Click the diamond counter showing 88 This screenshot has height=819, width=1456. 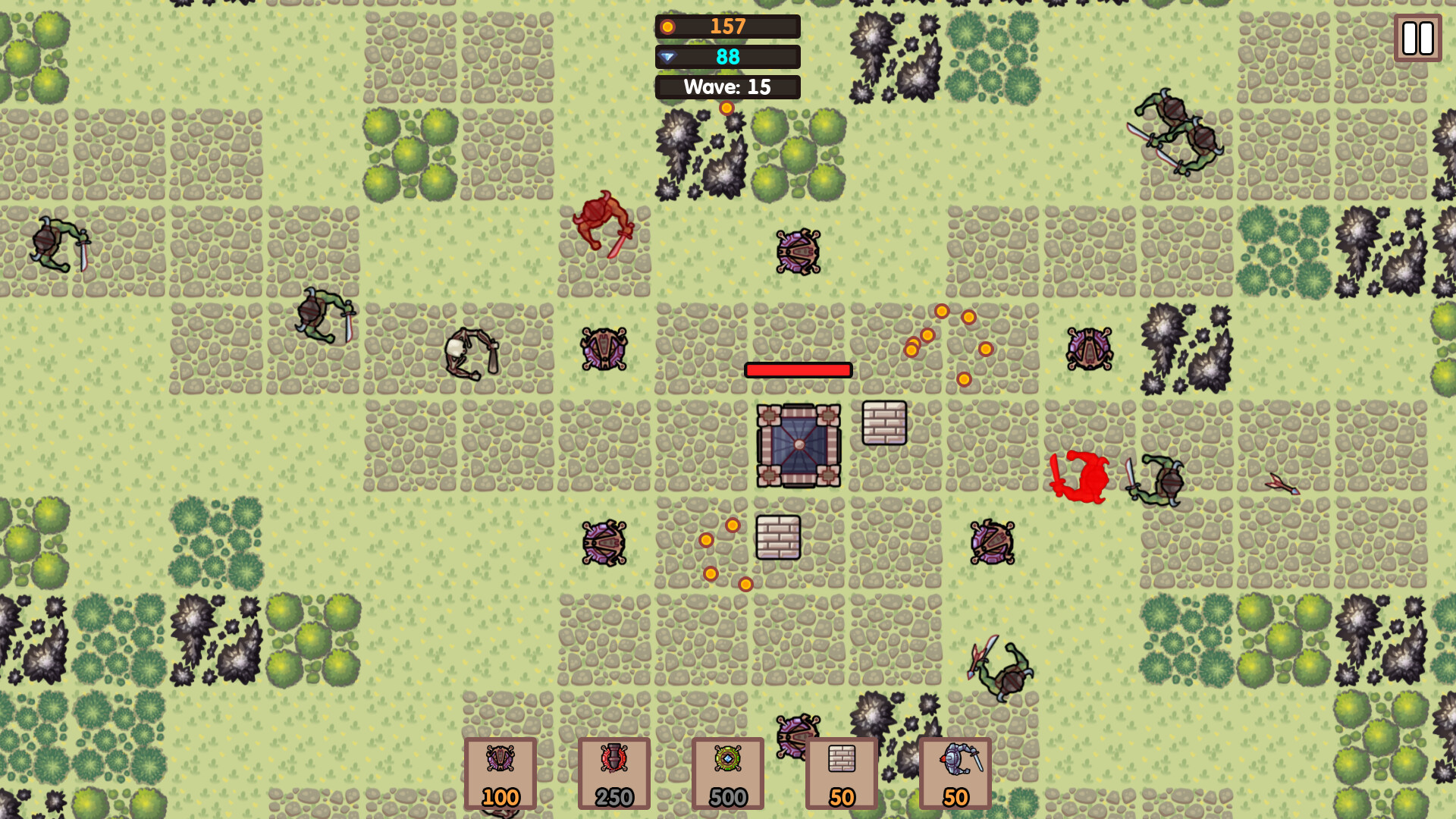(726, 56)
